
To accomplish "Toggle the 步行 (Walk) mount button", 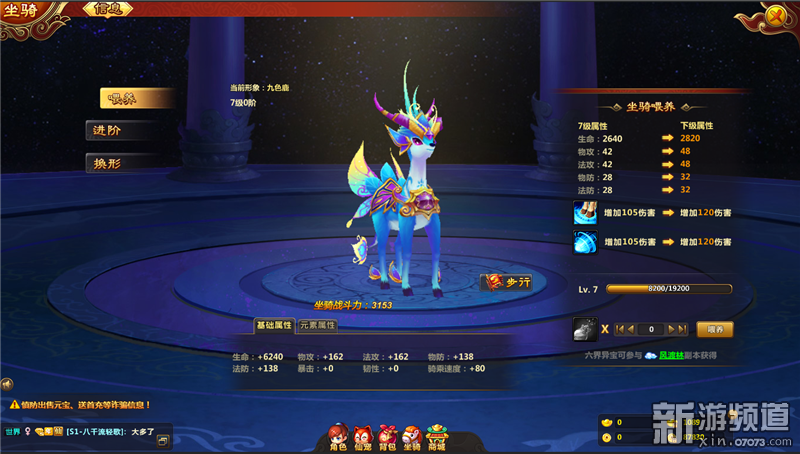I will click(x=507, y=283).
